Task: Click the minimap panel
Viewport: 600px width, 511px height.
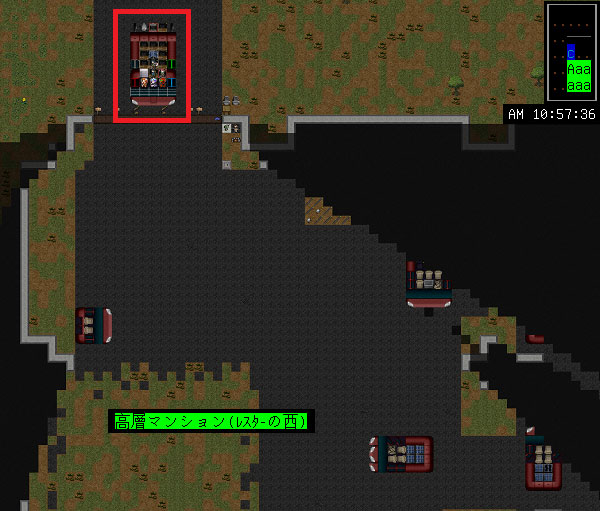Action: click(571, 50)
